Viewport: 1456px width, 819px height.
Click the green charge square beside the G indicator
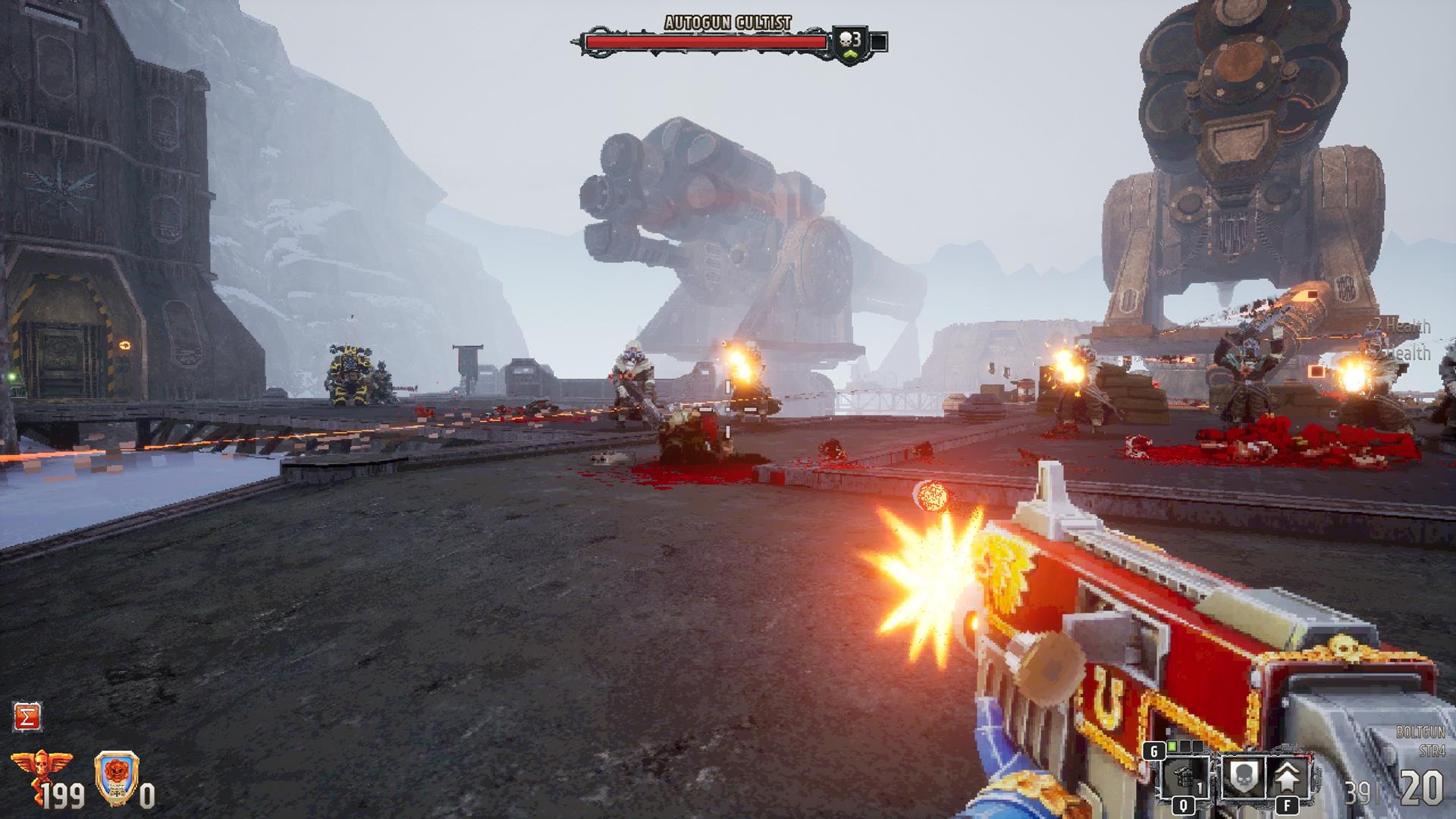pos(1172,745)
